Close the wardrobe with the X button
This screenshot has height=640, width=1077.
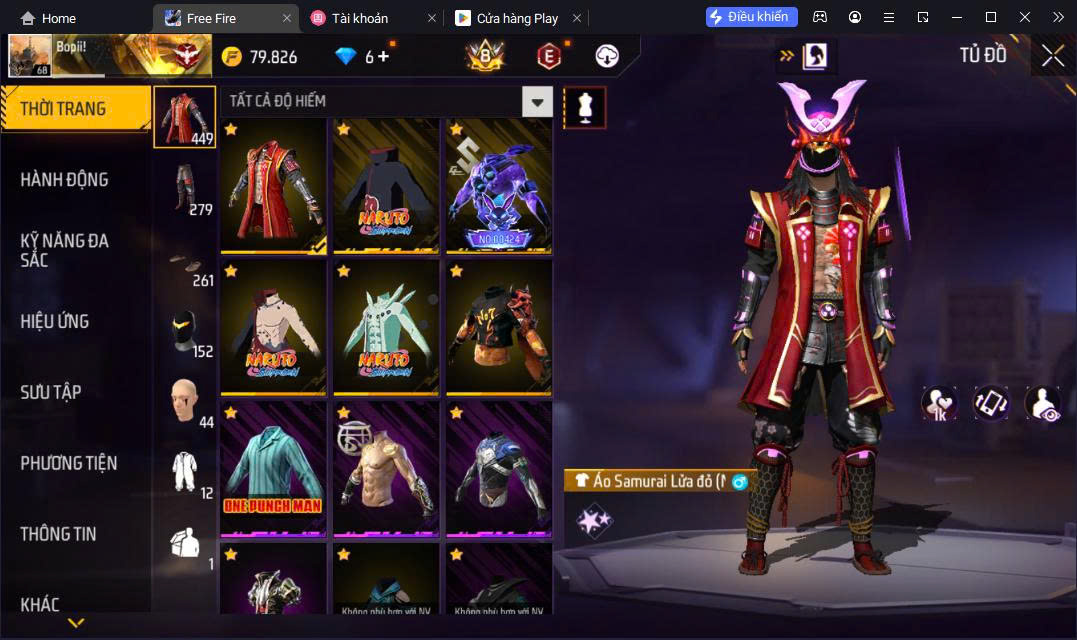click(1052, 56)
